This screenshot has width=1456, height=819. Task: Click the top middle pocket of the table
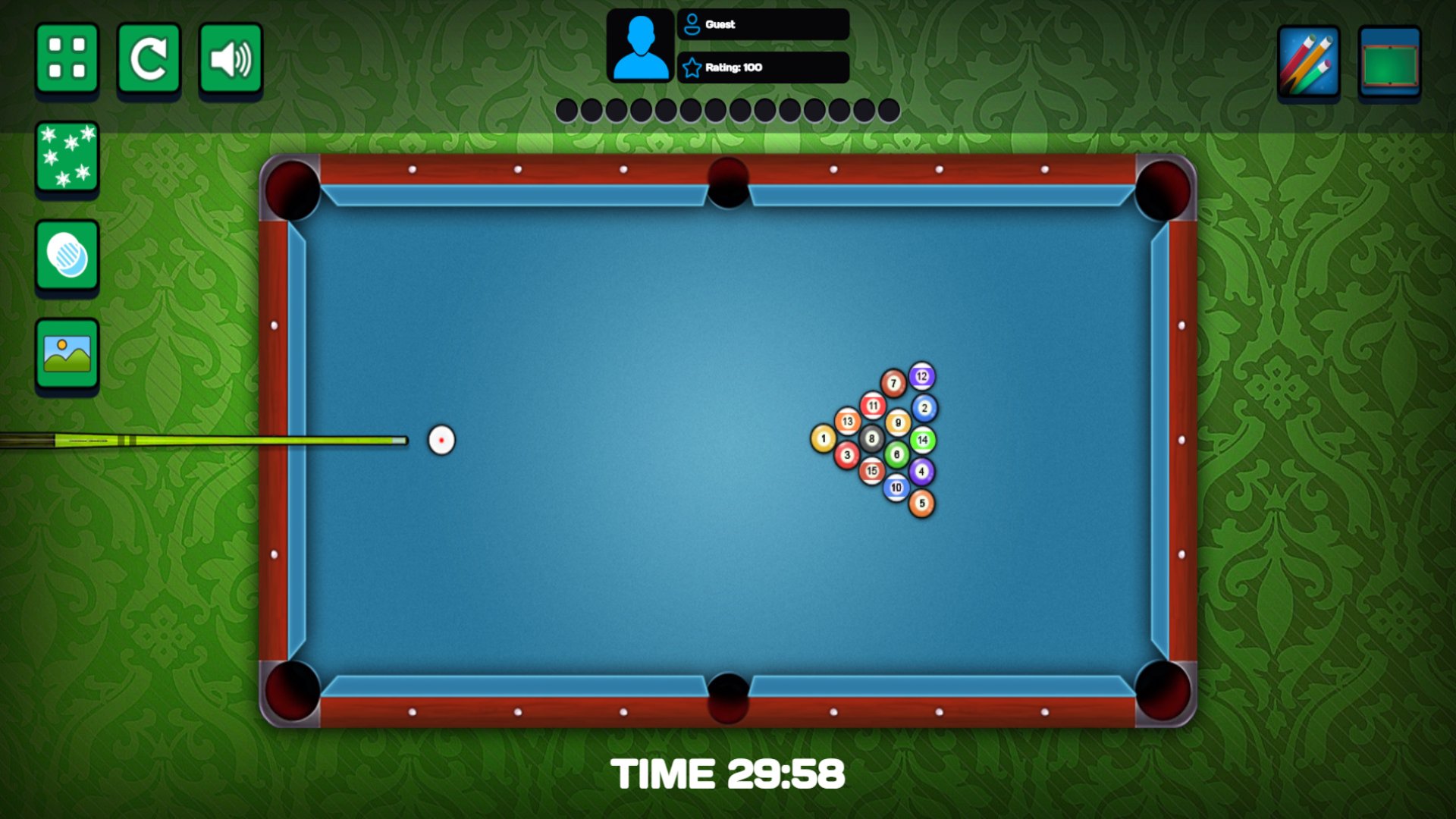pos(726,184)
